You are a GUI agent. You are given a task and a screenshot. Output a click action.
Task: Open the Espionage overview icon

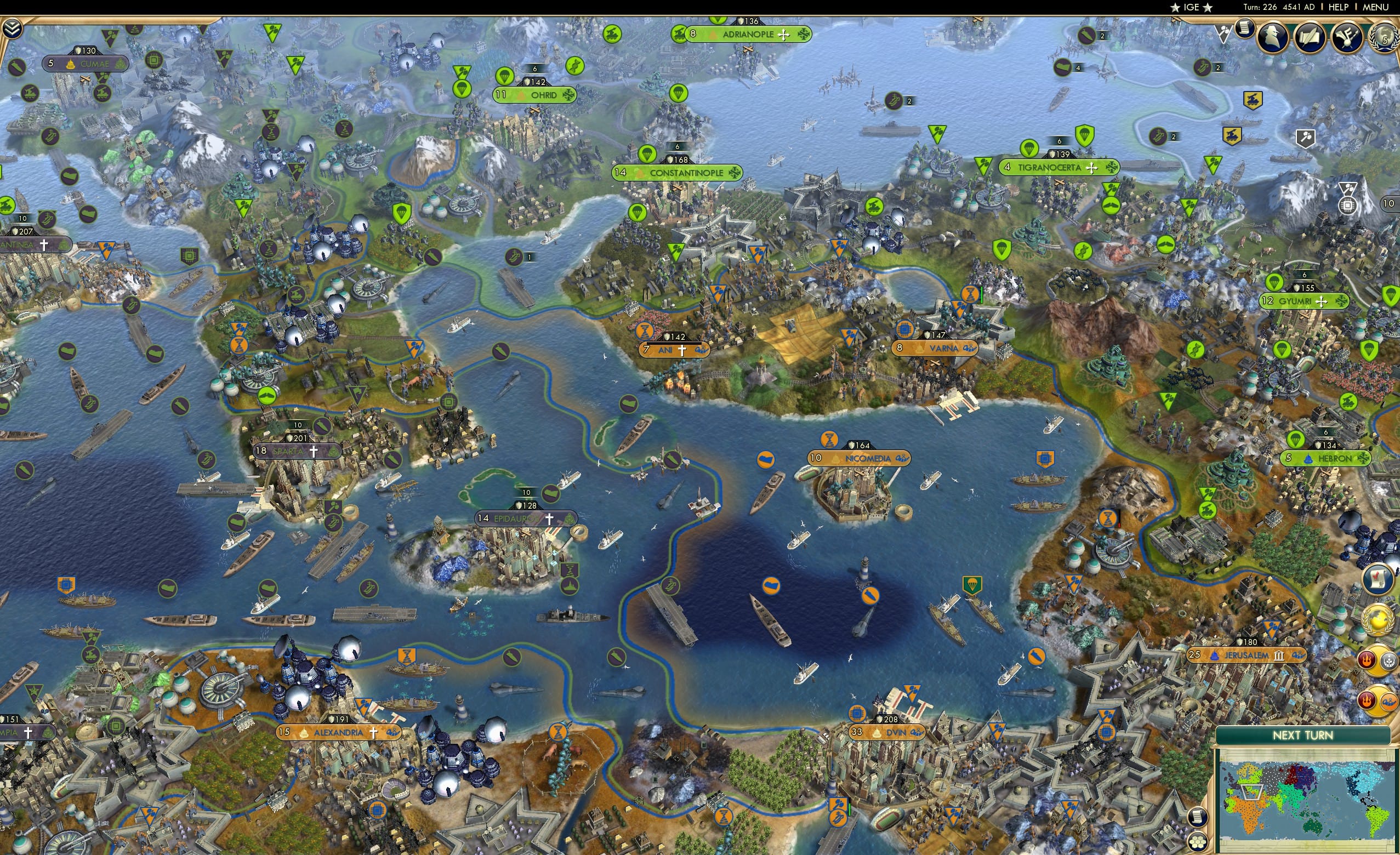1274,37
